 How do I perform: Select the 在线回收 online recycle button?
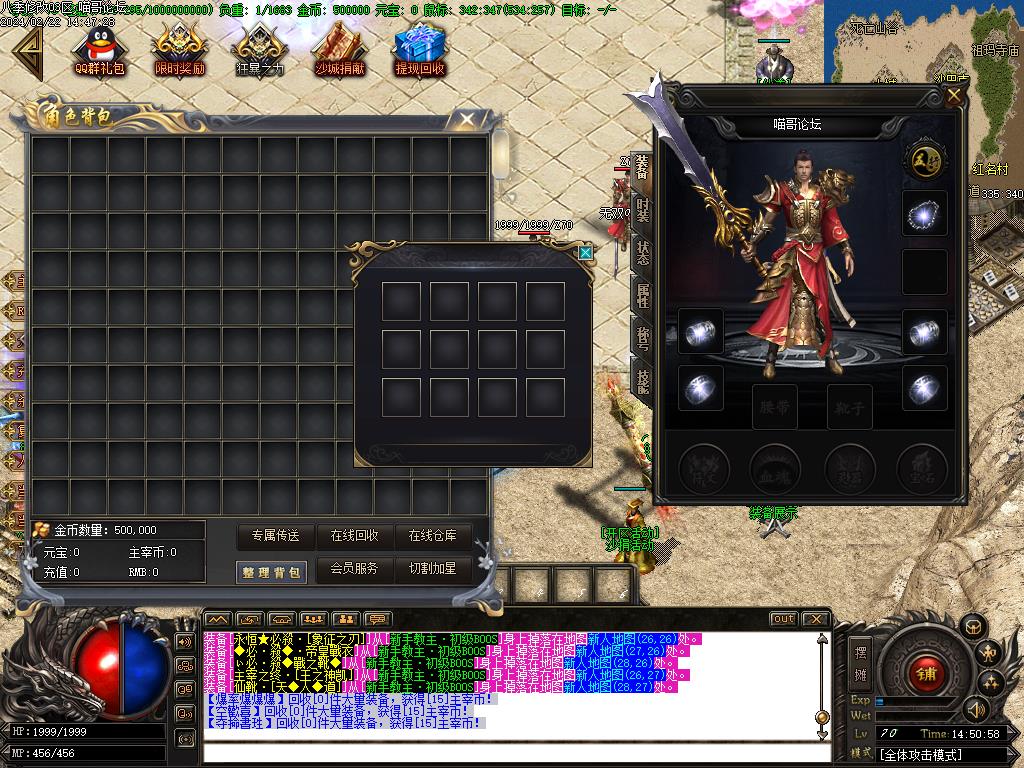[x=355, y=536]
